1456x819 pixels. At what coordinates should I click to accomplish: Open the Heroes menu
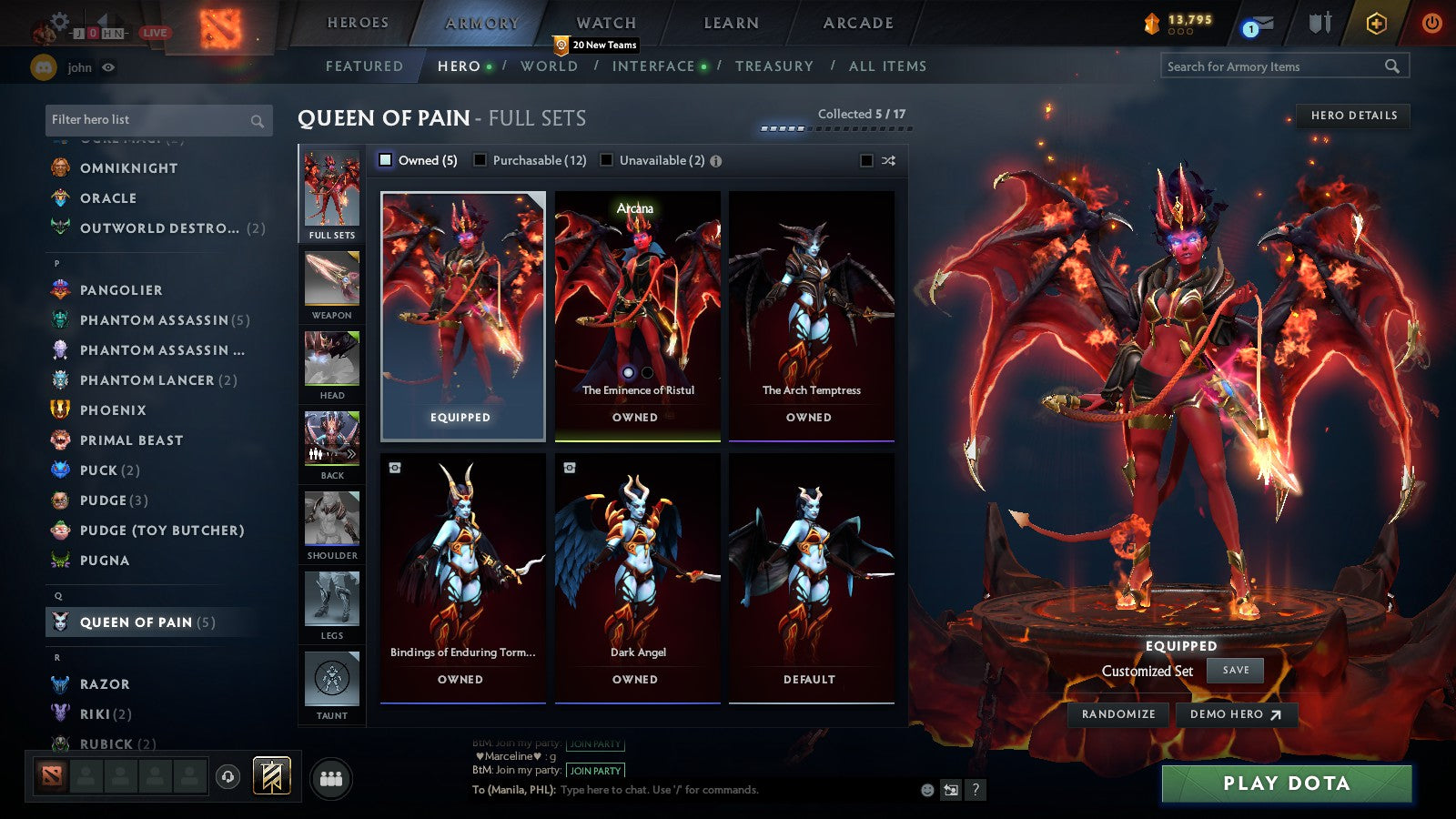[358, 23]
